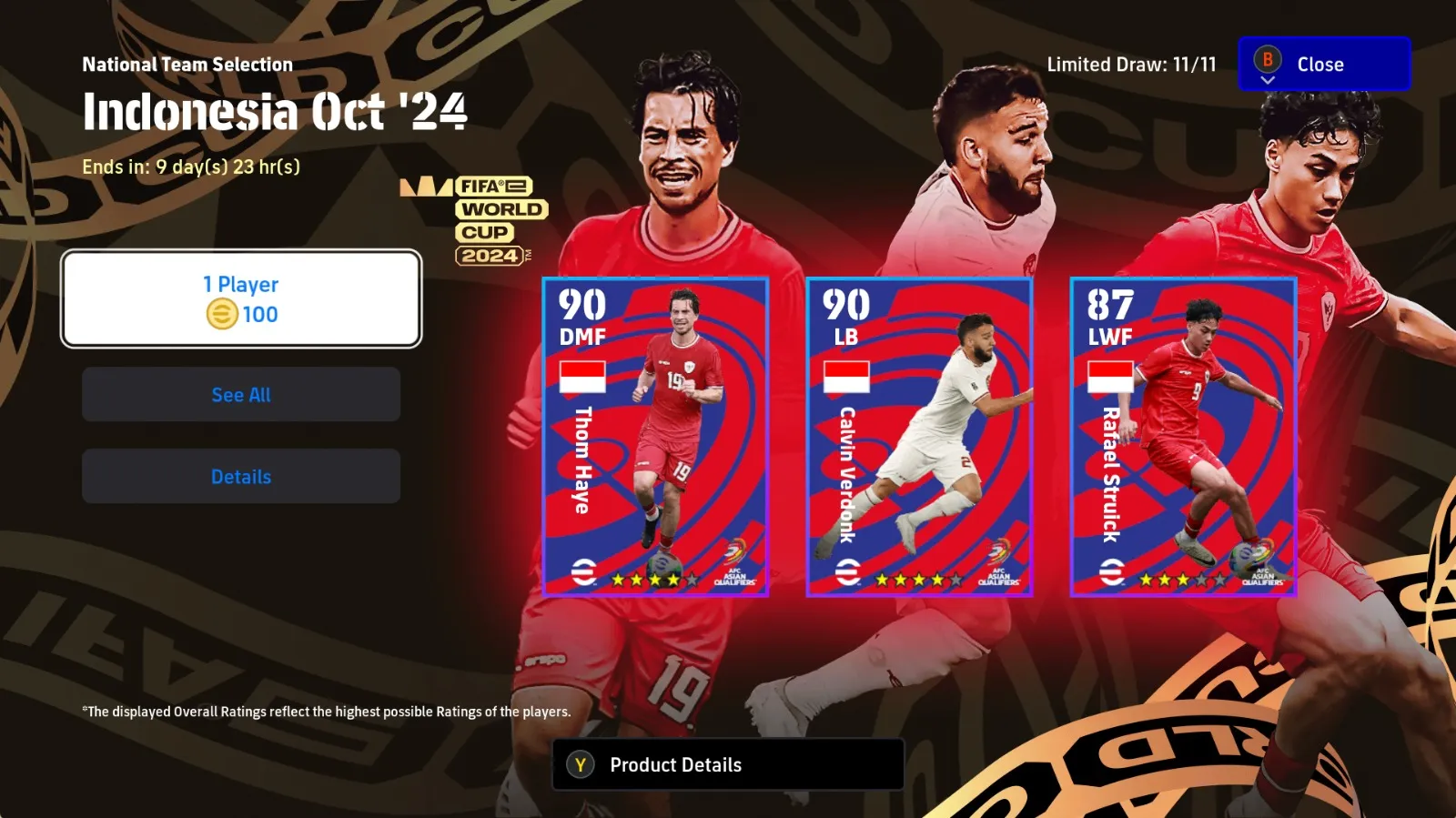1456x818 pixels.
Task: Click the See All button
Action: 241,395
